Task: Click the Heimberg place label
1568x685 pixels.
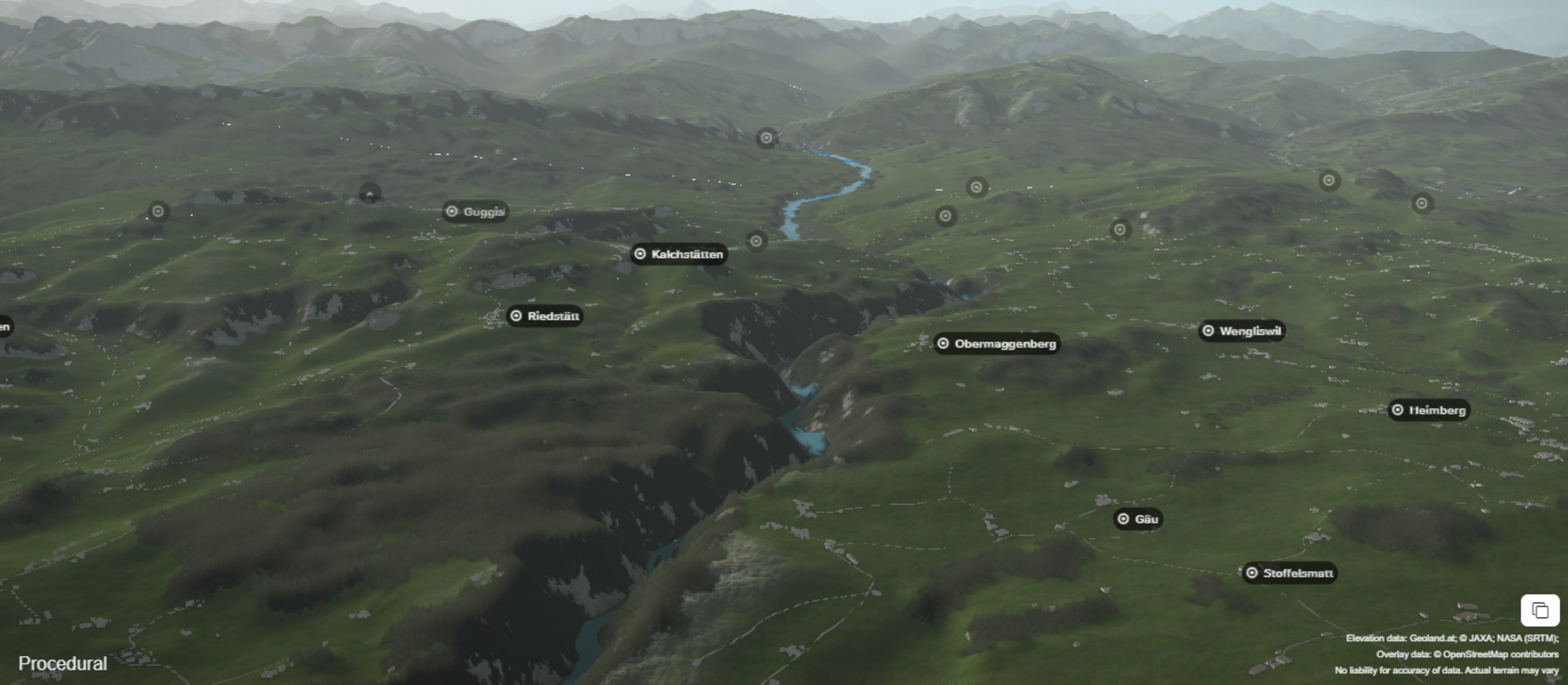Action: pos(1429,410)
